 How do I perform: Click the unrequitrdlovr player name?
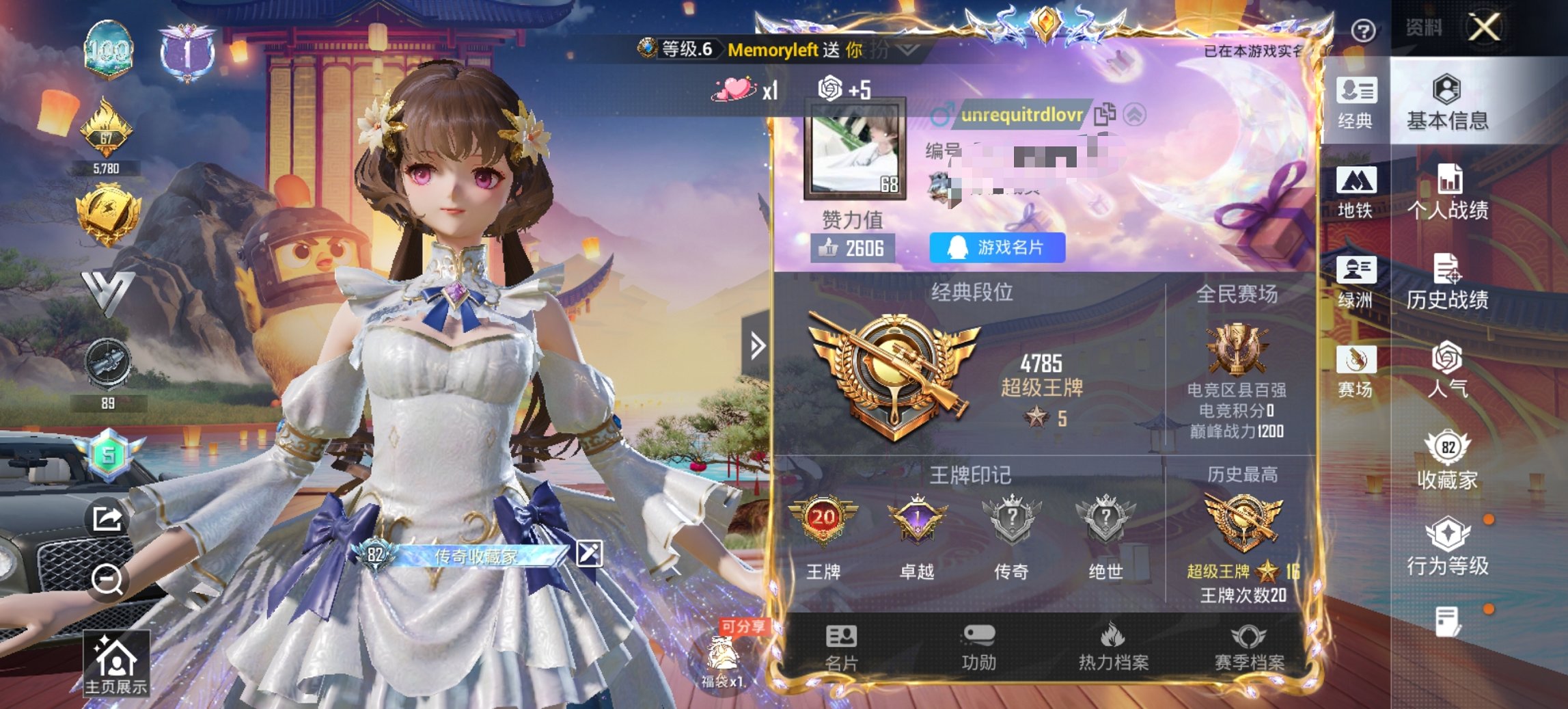[x=1019, y=115]
